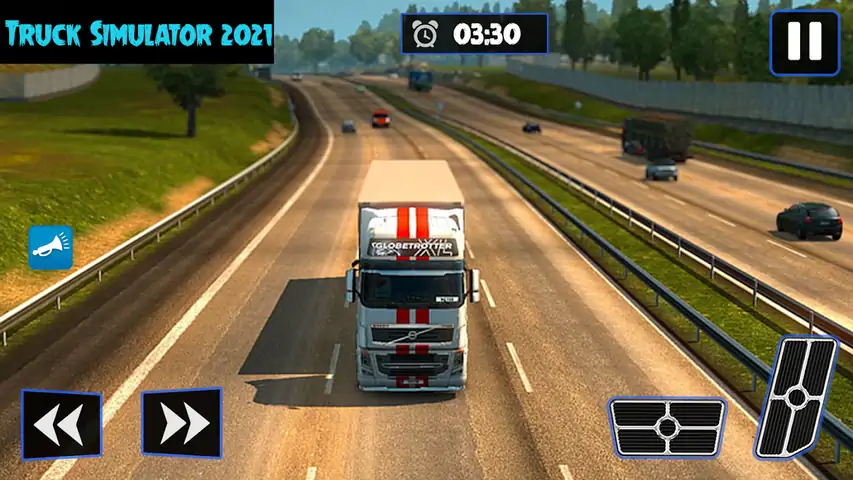The height and width of the screenshot is (480, 853).
Task: Pause the game with the pause button
Action: [x=804, y=43]
